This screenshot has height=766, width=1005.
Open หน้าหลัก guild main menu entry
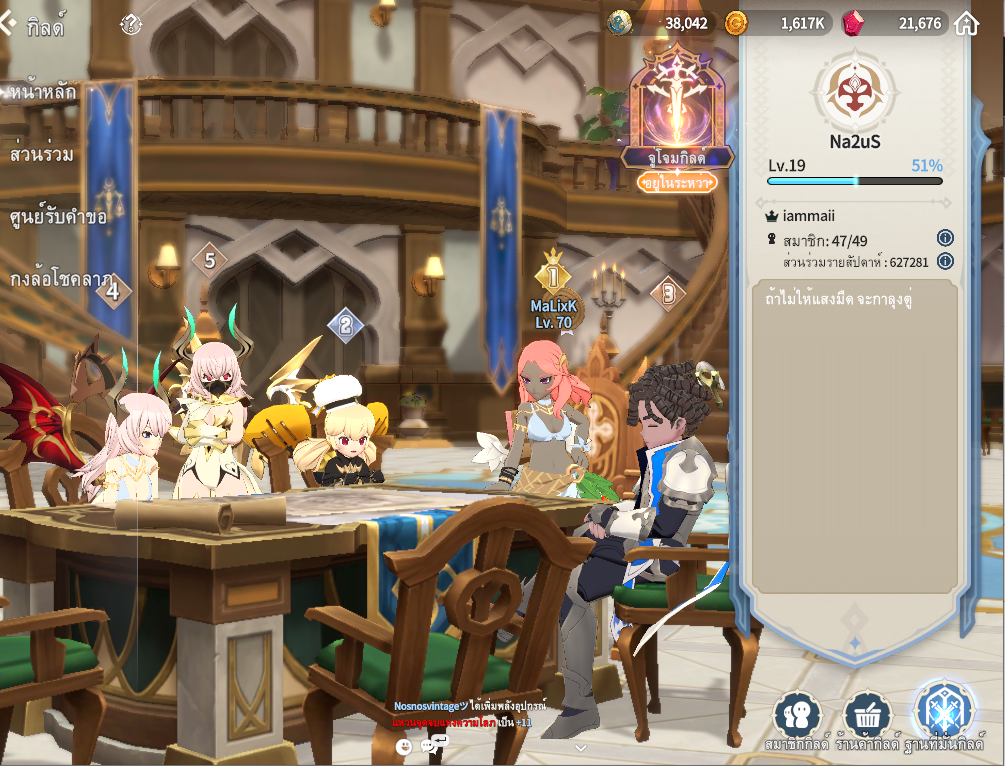coord(43,93)
